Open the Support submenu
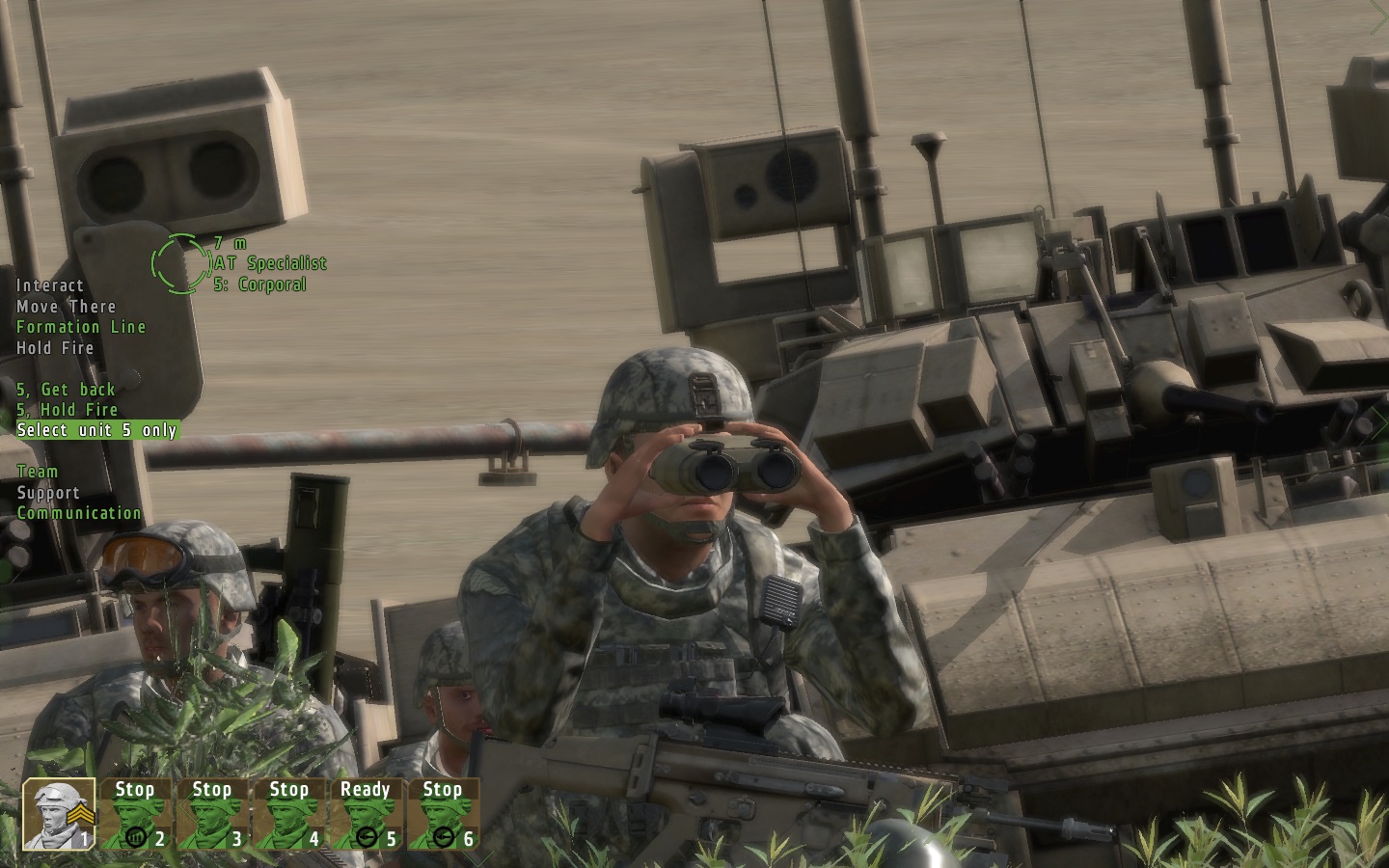 47,492
